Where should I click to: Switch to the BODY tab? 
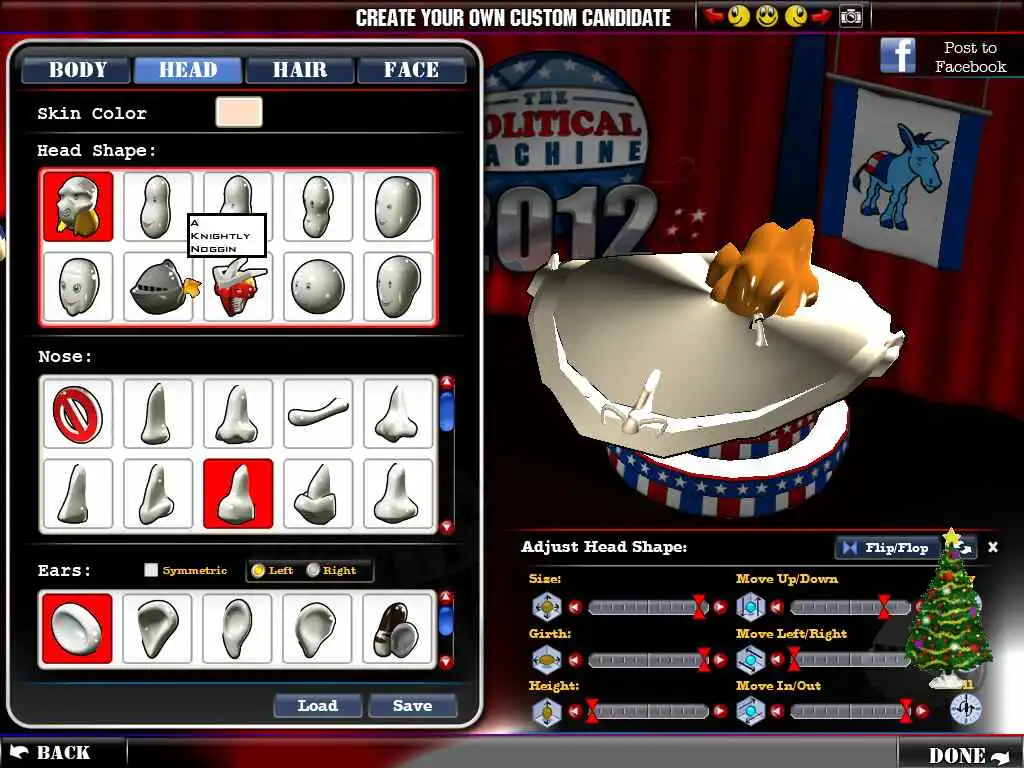(77, 70)
